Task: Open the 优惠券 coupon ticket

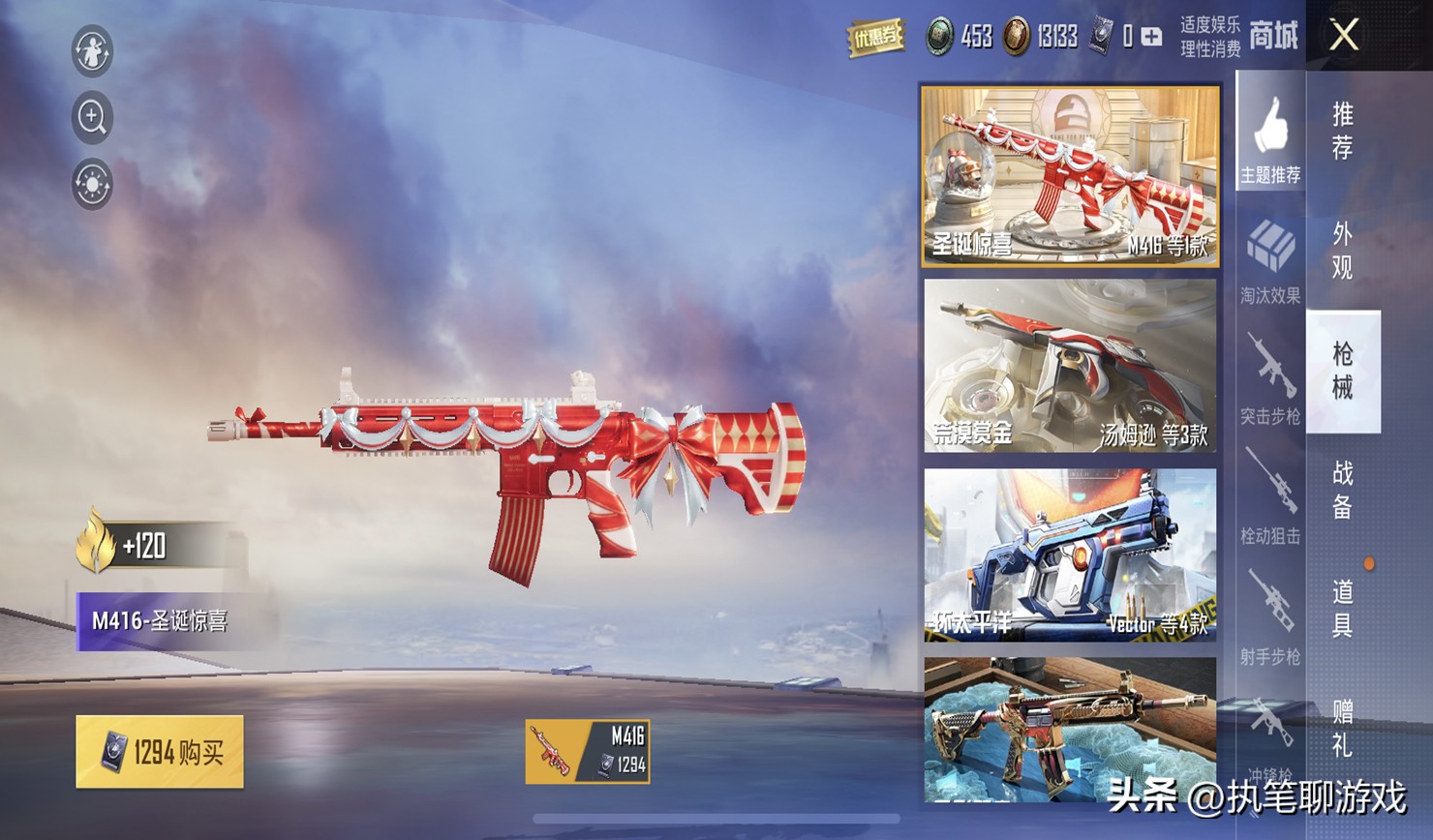Action: point(875,38)
